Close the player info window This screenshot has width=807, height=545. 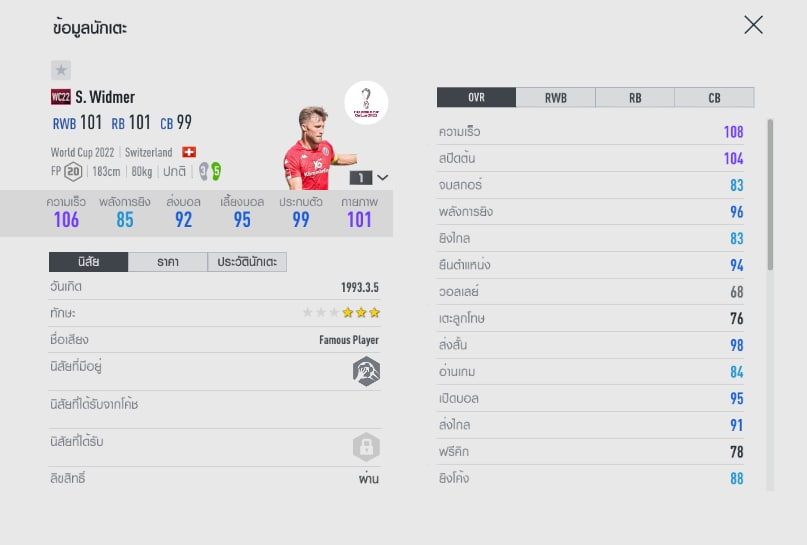point(753,25)
